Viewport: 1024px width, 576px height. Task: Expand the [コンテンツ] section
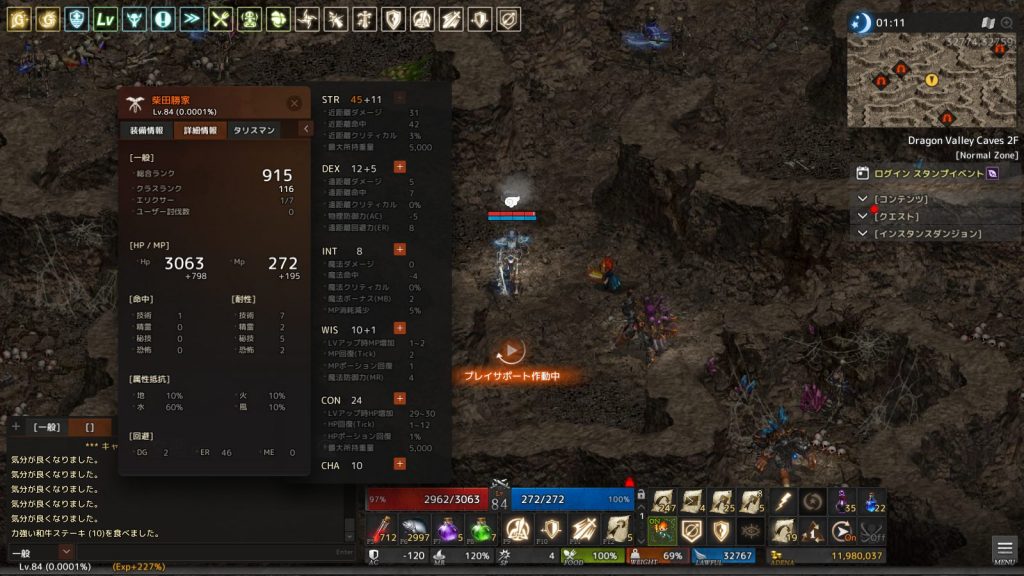click(864, 199)
